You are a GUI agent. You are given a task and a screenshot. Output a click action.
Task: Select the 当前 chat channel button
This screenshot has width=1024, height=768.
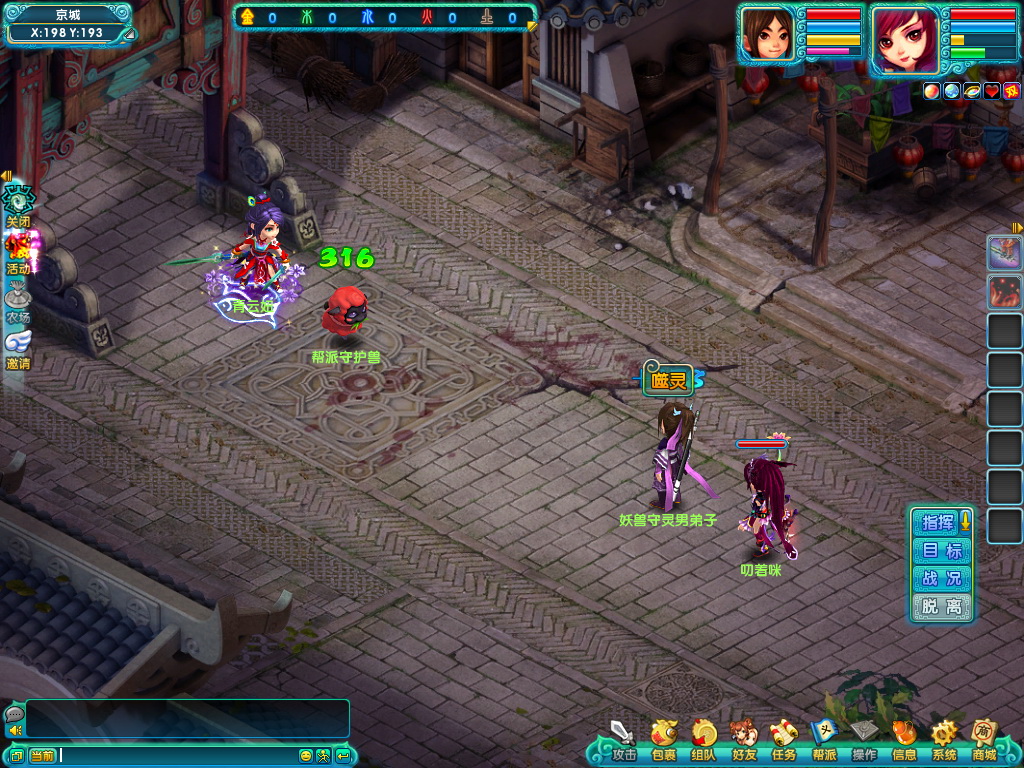tap(42, 755)
